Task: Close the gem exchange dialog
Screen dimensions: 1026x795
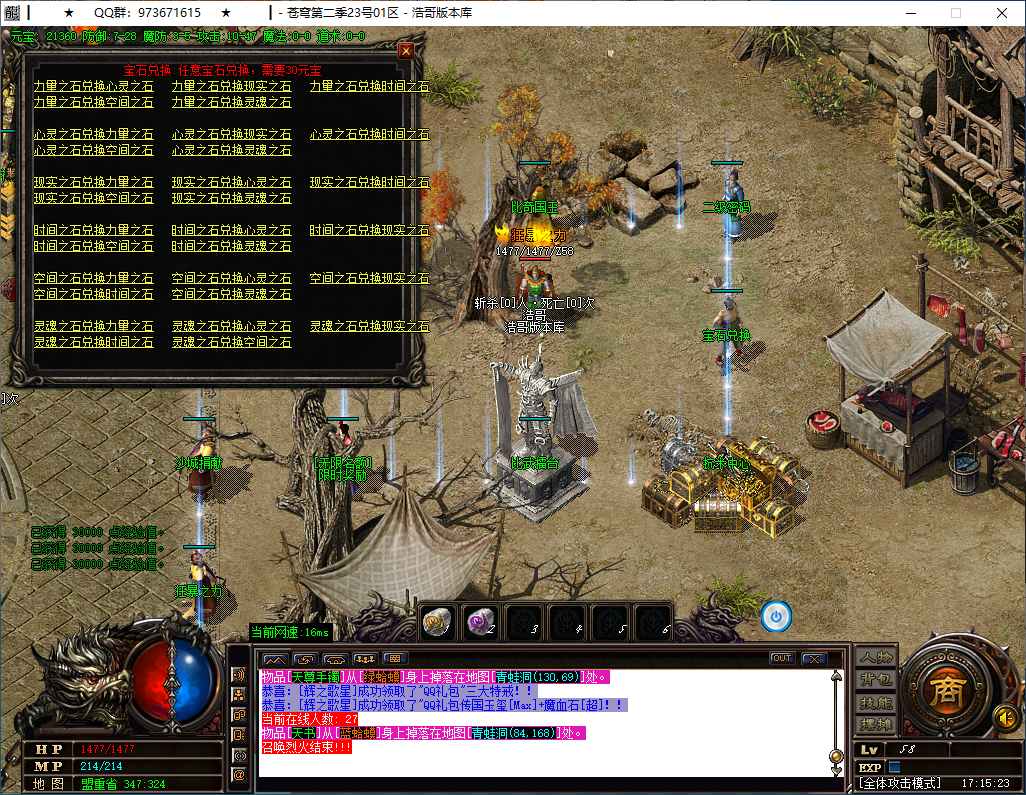Action: pyautogui.click(x=406, y=50)
